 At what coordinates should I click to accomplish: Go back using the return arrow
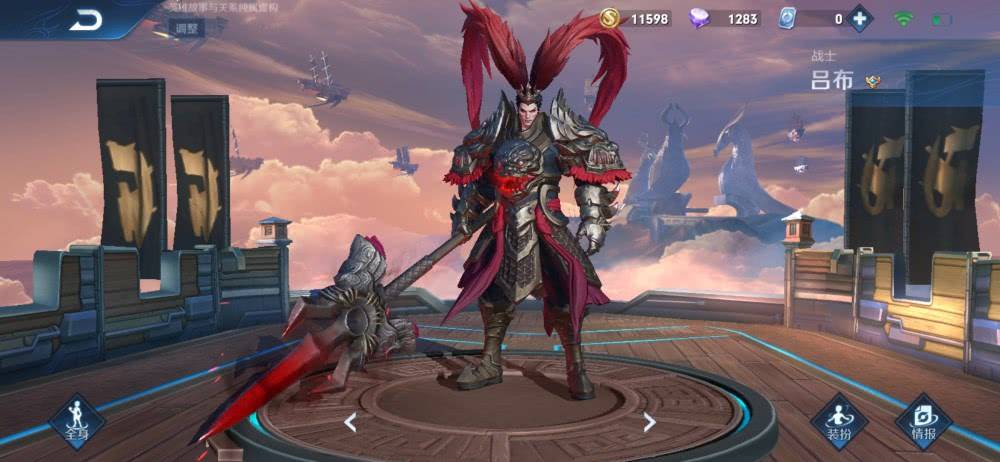[x=86, y=20]
